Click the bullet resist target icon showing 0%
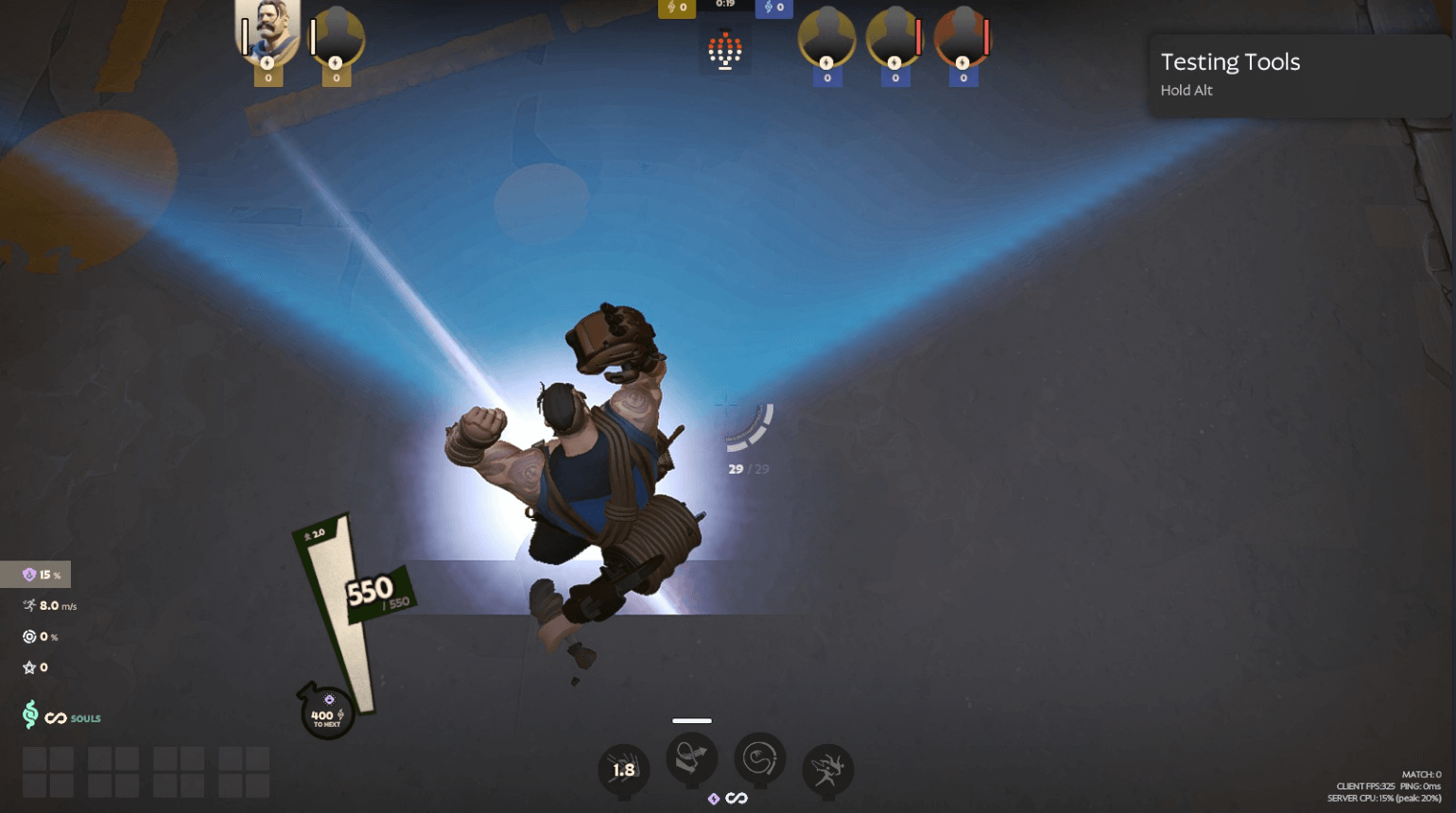 coord(27,636)
